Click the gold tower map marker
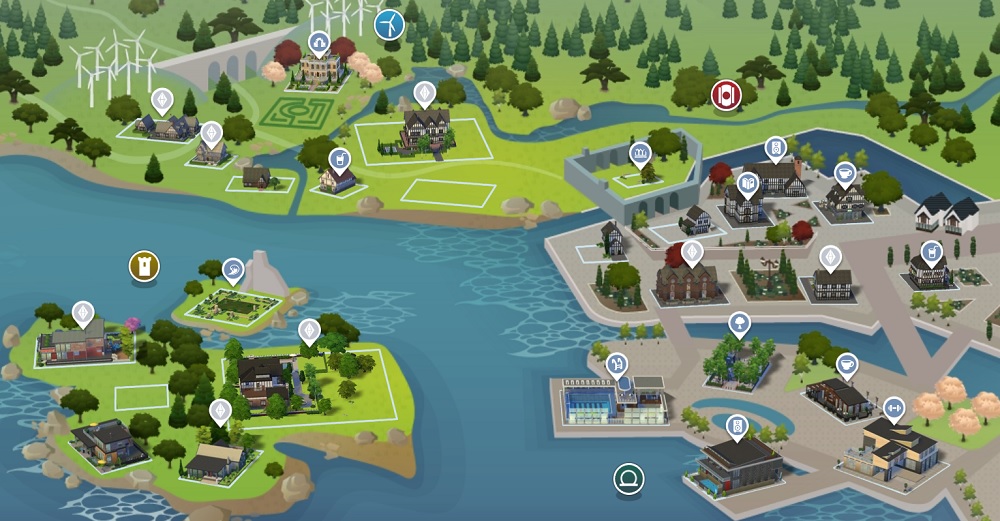Screen dimensions: 1000x521 pos(145,266)
